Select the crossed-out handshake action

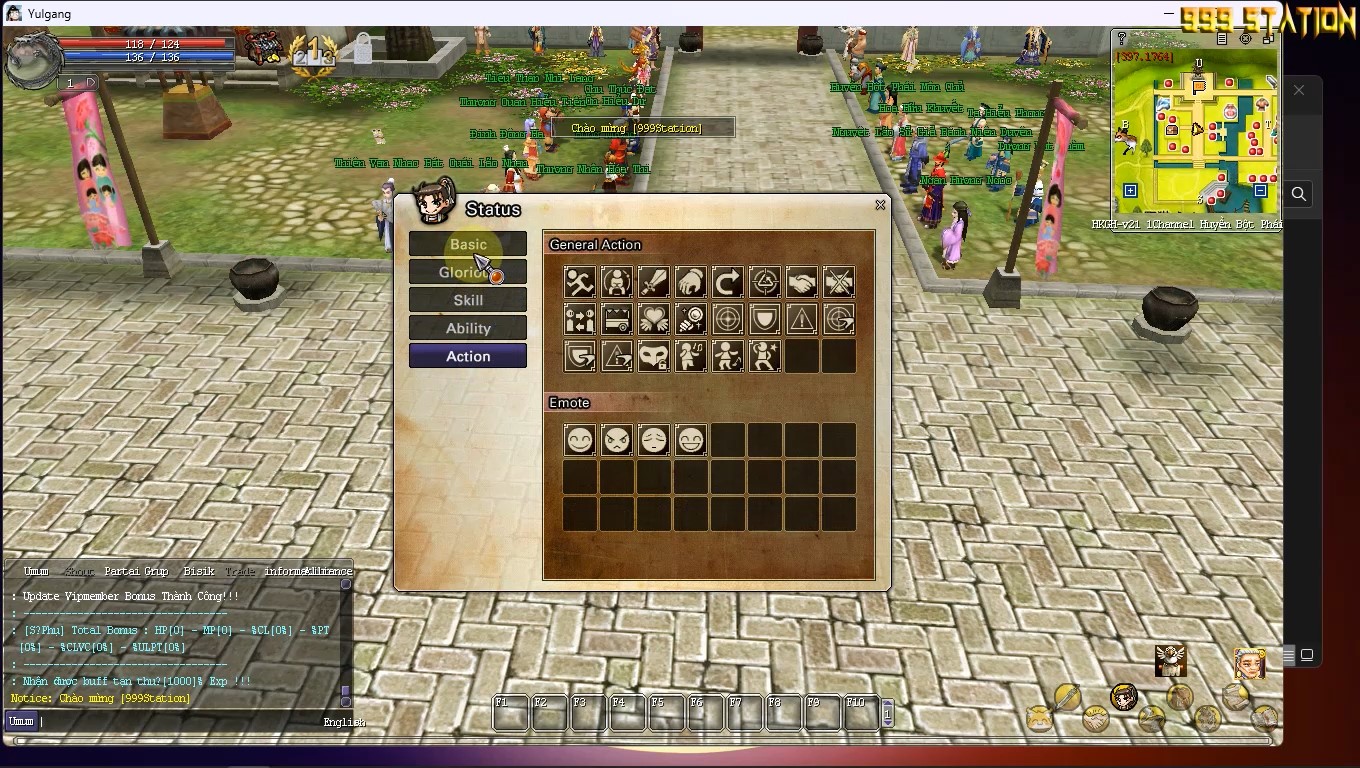(839, 282)
